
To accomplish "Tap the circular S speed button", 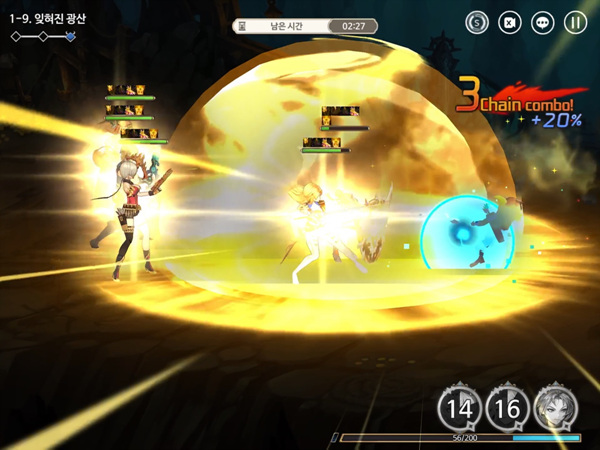I will pos(477,22).
